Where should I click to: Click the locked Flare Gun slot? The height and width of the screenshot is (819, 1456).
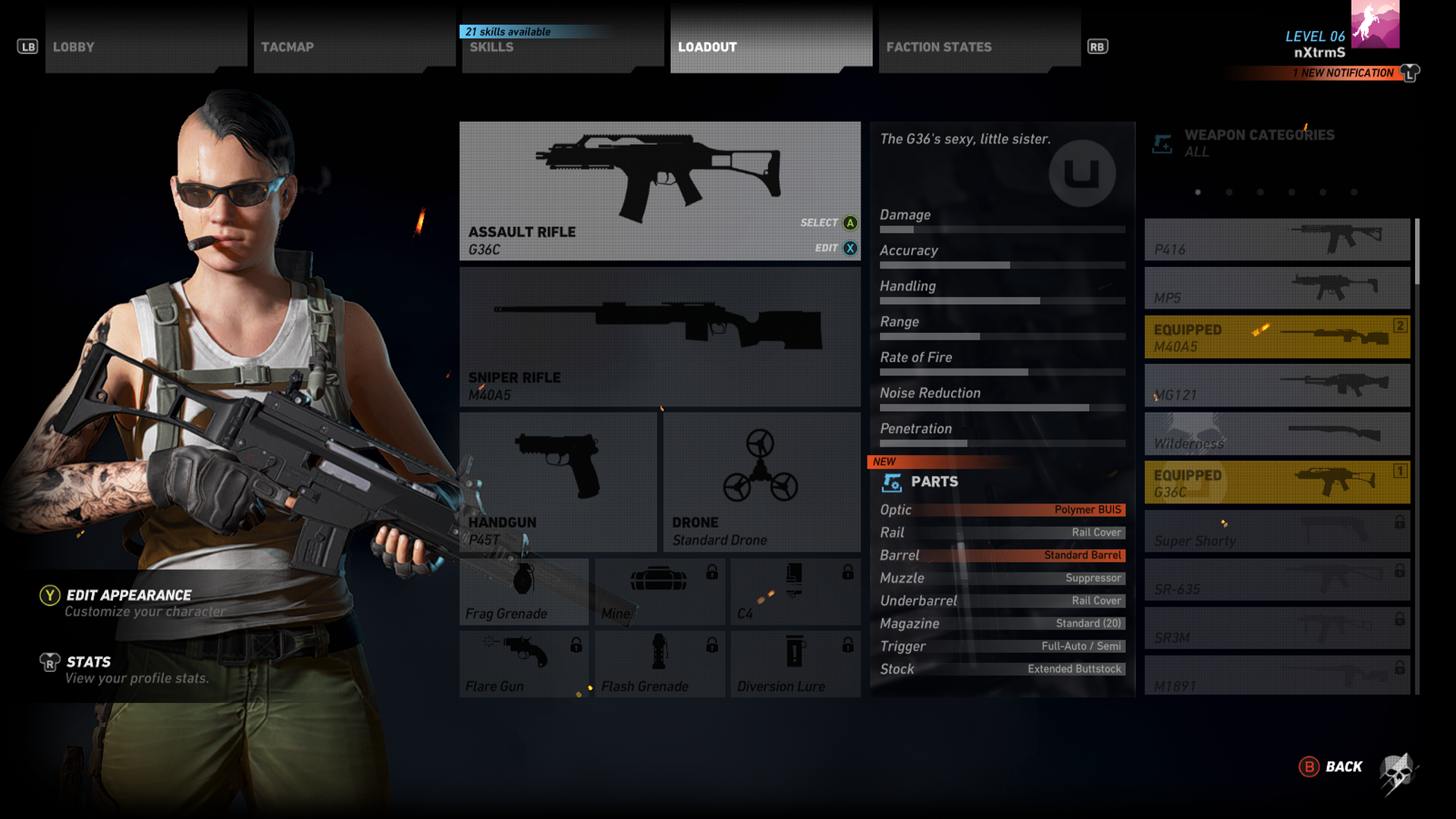(523, 664)
